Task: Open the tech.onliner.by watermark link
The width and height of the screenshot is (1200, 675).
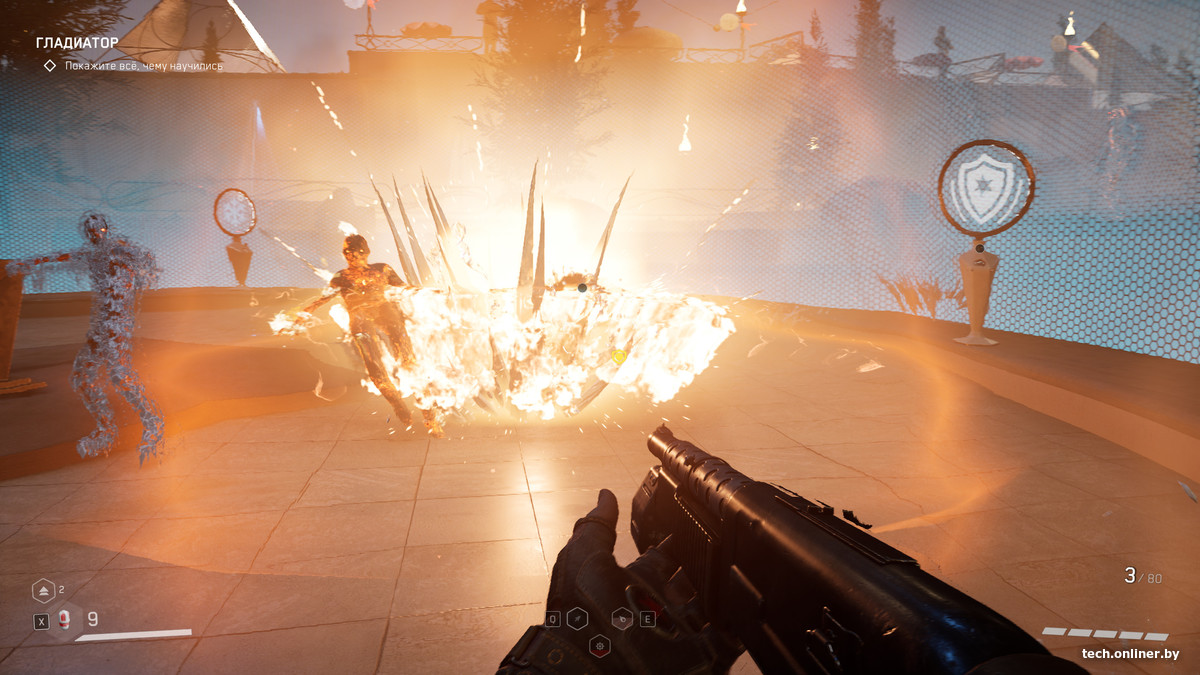Action: coord(1129,654)
